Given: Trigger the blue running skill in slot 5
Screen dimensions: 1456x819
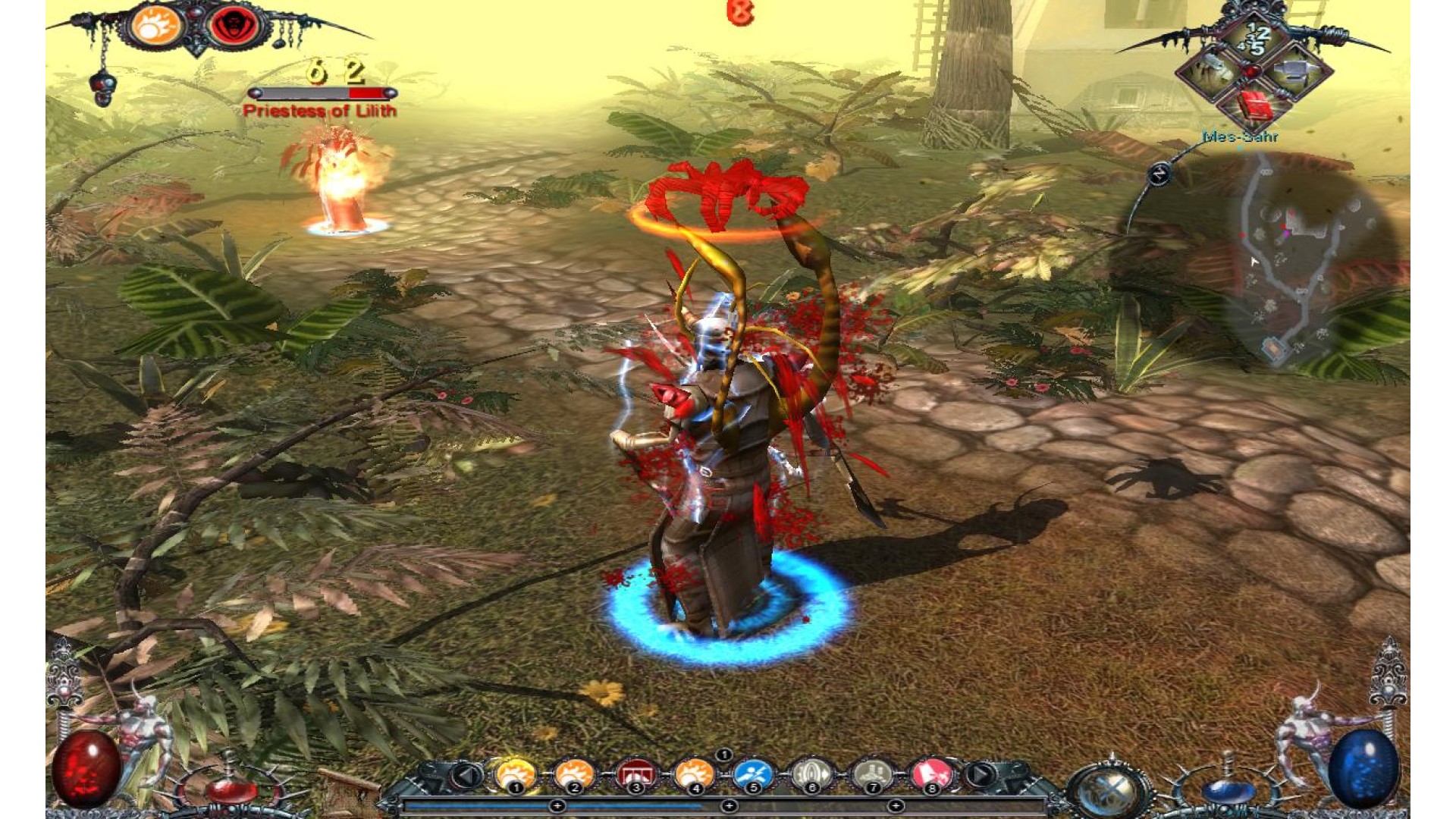Looking at the screenshot, I should click(752, 773).
